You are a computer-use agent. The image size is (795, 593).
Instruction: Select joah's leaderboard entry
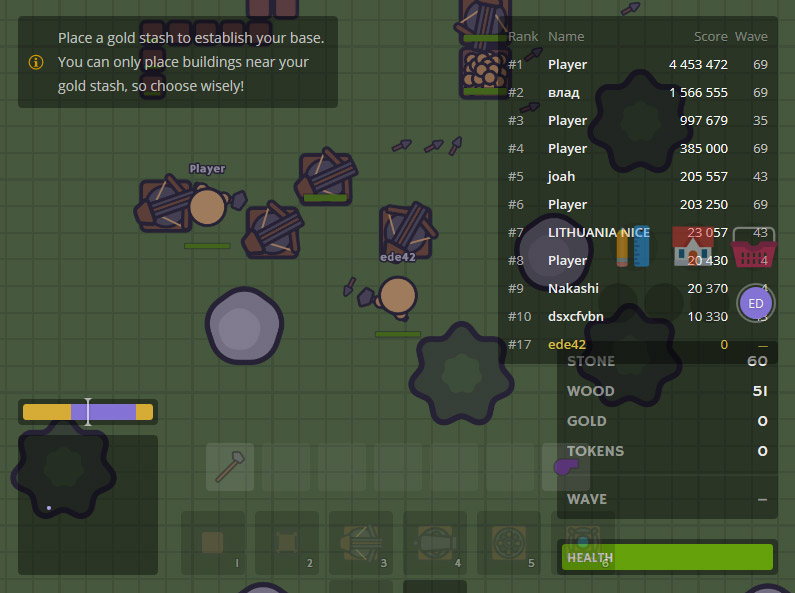(x=637, y=177)
